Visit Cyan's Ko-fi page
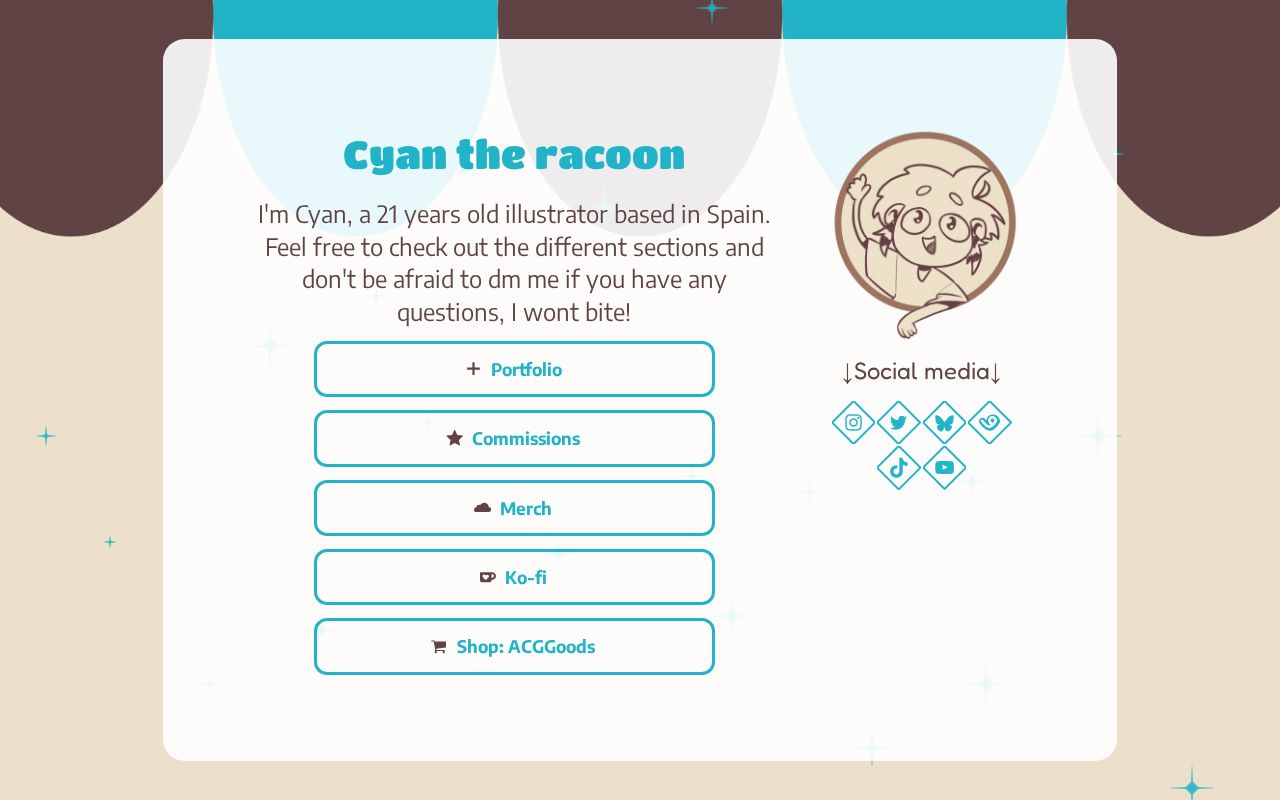The width and height of the screenshot is (1280, 800). point(514,577)
